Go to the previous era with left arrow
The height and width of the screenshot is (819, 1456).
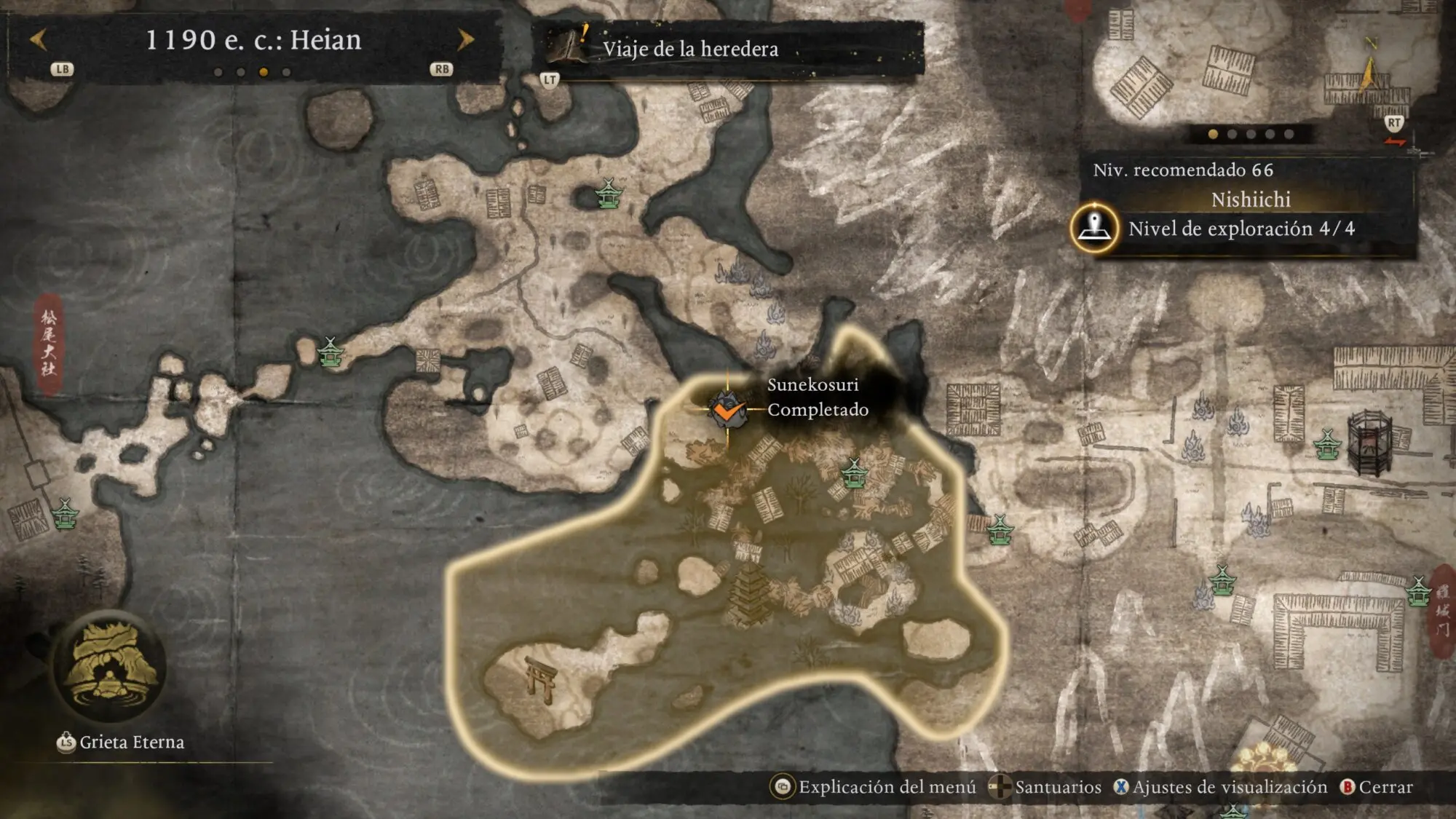click(39, 40)
